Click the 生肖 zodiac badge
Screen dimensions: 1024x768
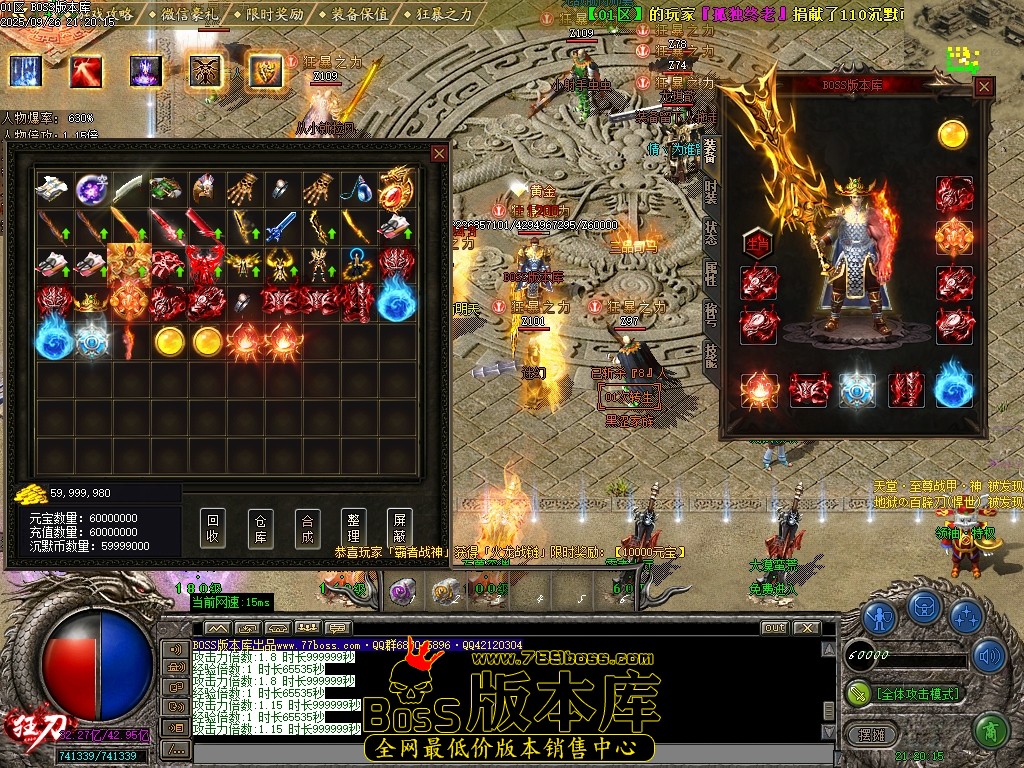click(757, 242)
